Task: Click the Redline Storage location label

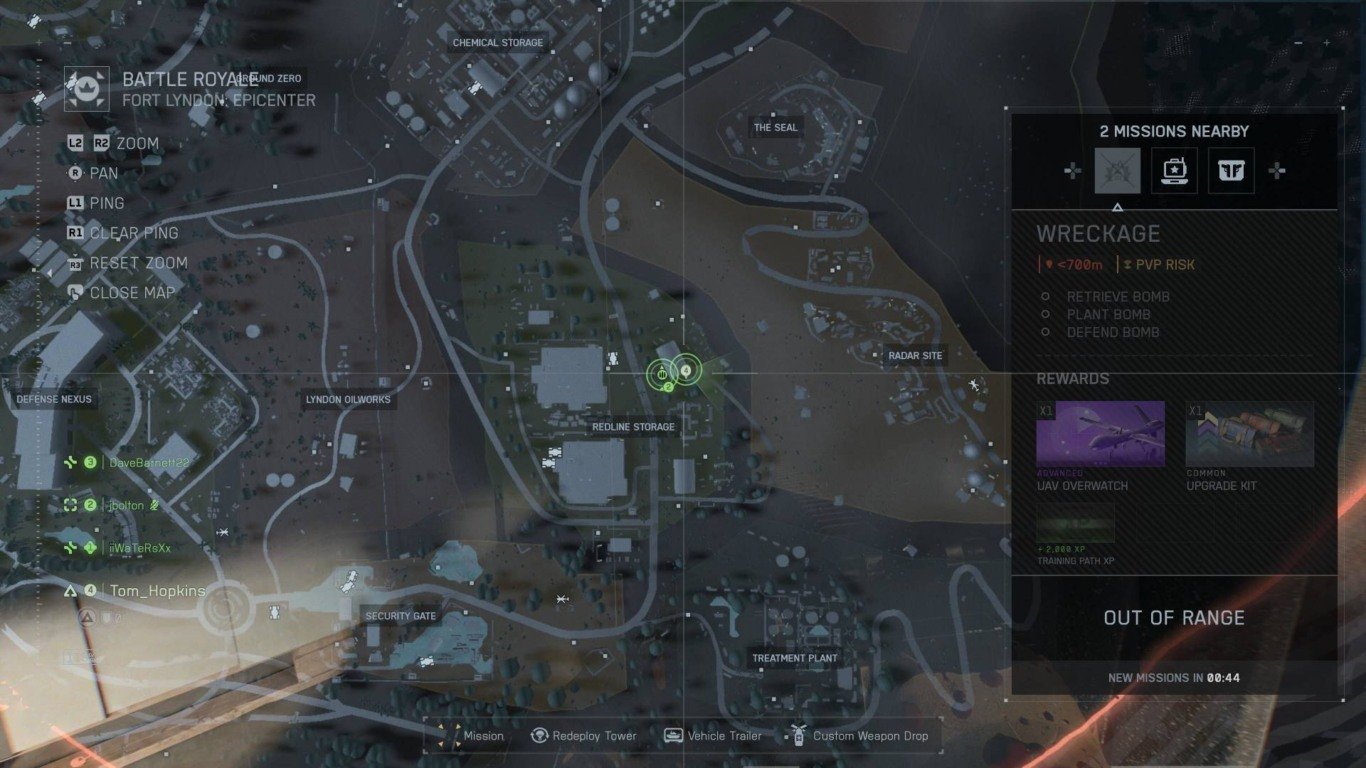Action: [633, 427]
